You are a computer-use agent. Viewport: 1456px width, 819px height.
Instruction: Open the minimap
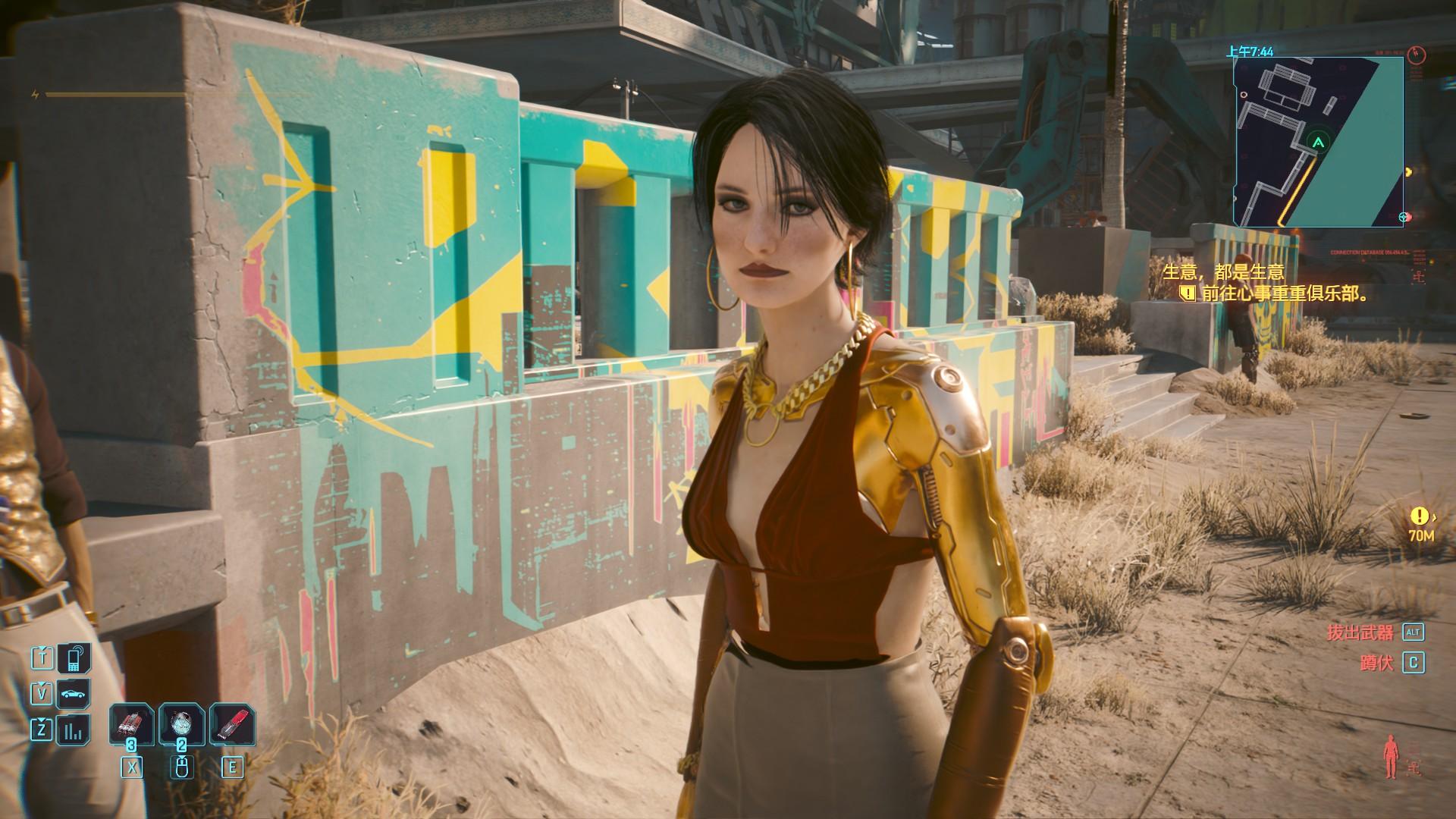[x=1318, y=142]
